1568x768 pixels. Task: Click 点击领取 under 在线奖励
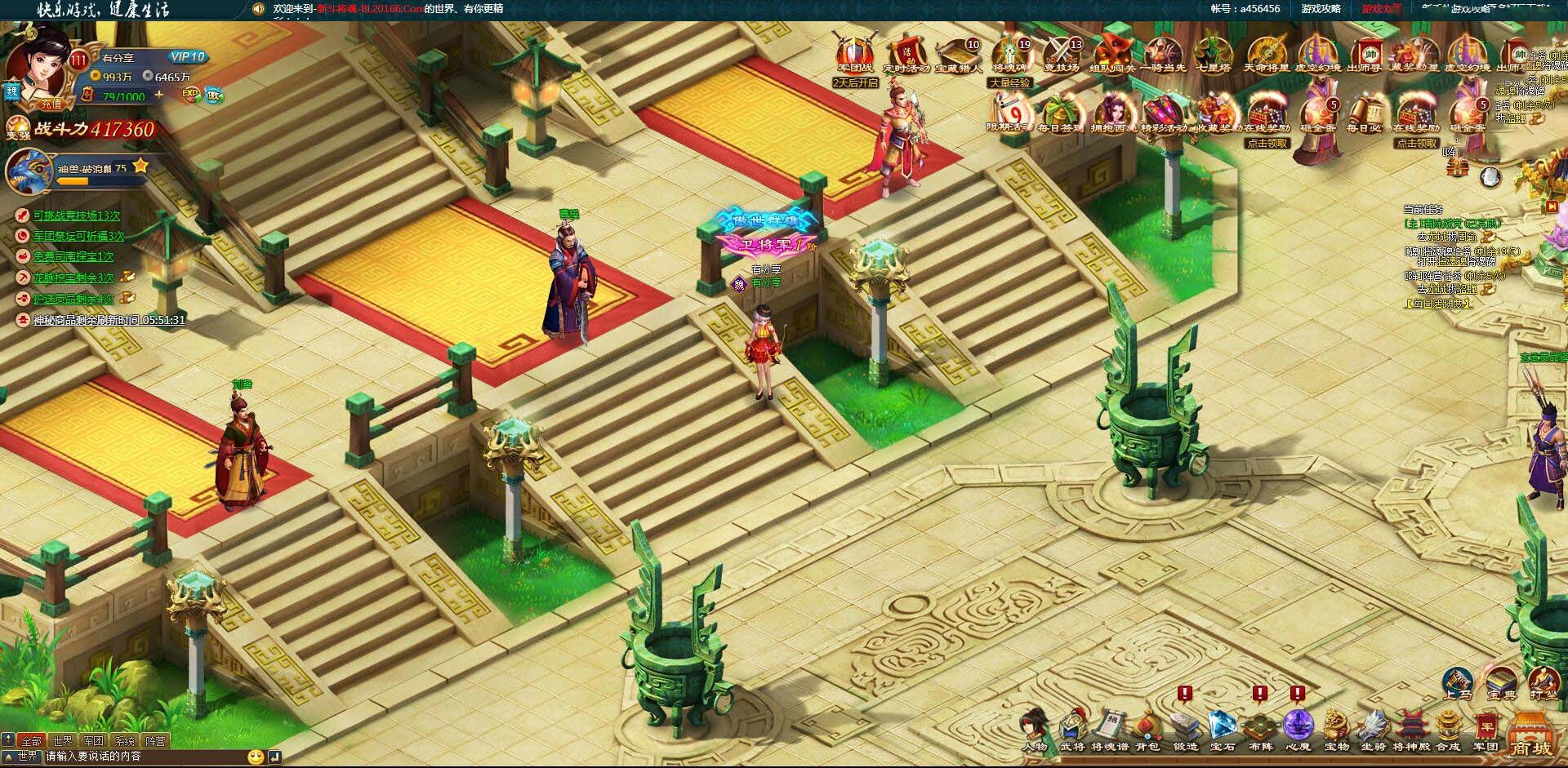click(x=1268, y=143)
